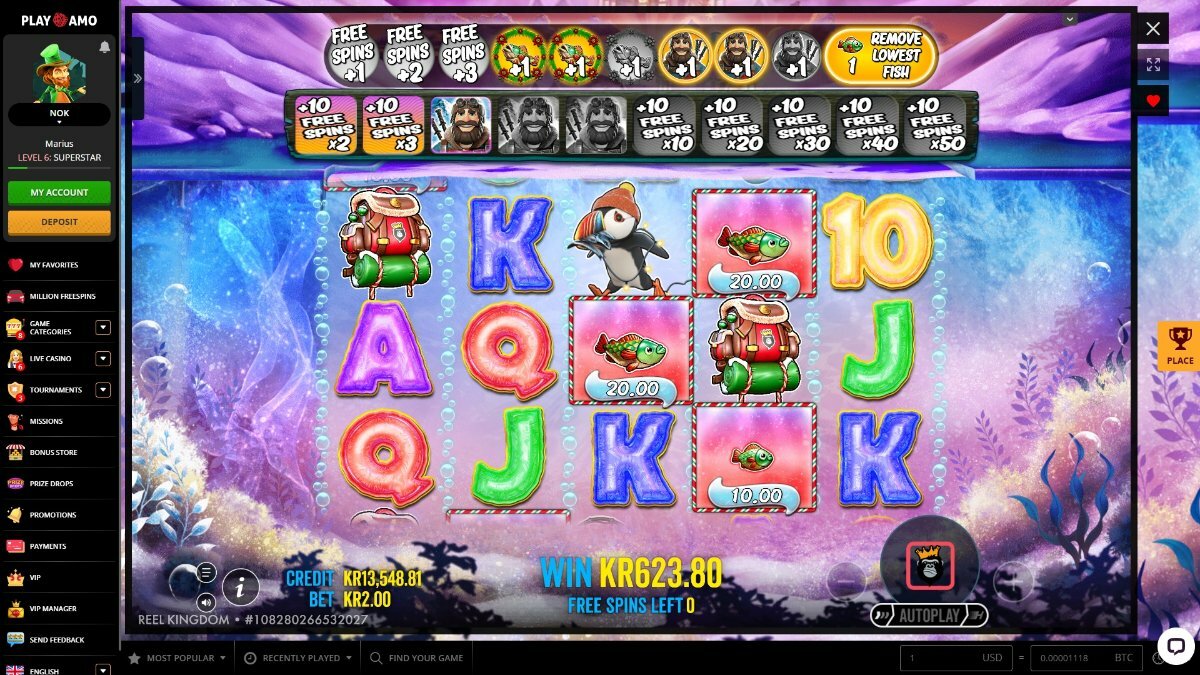Open the game info (i) button
This screenshot has width=1200, height=675.
(x=240, y=588)
